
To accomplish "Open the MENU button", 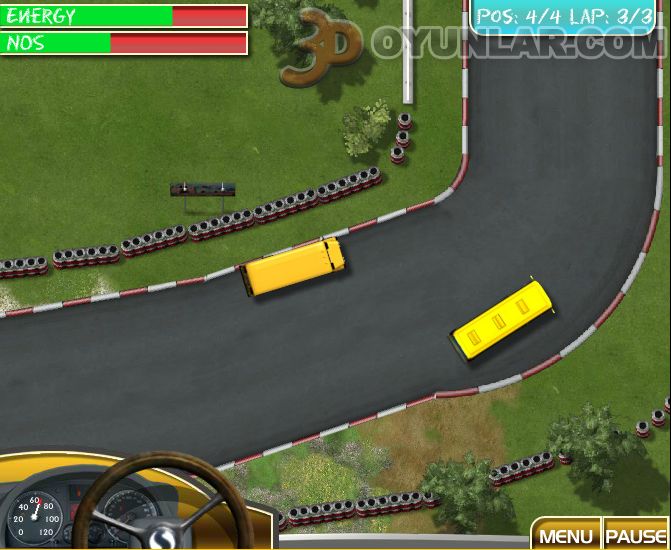I will coord(566,535).
